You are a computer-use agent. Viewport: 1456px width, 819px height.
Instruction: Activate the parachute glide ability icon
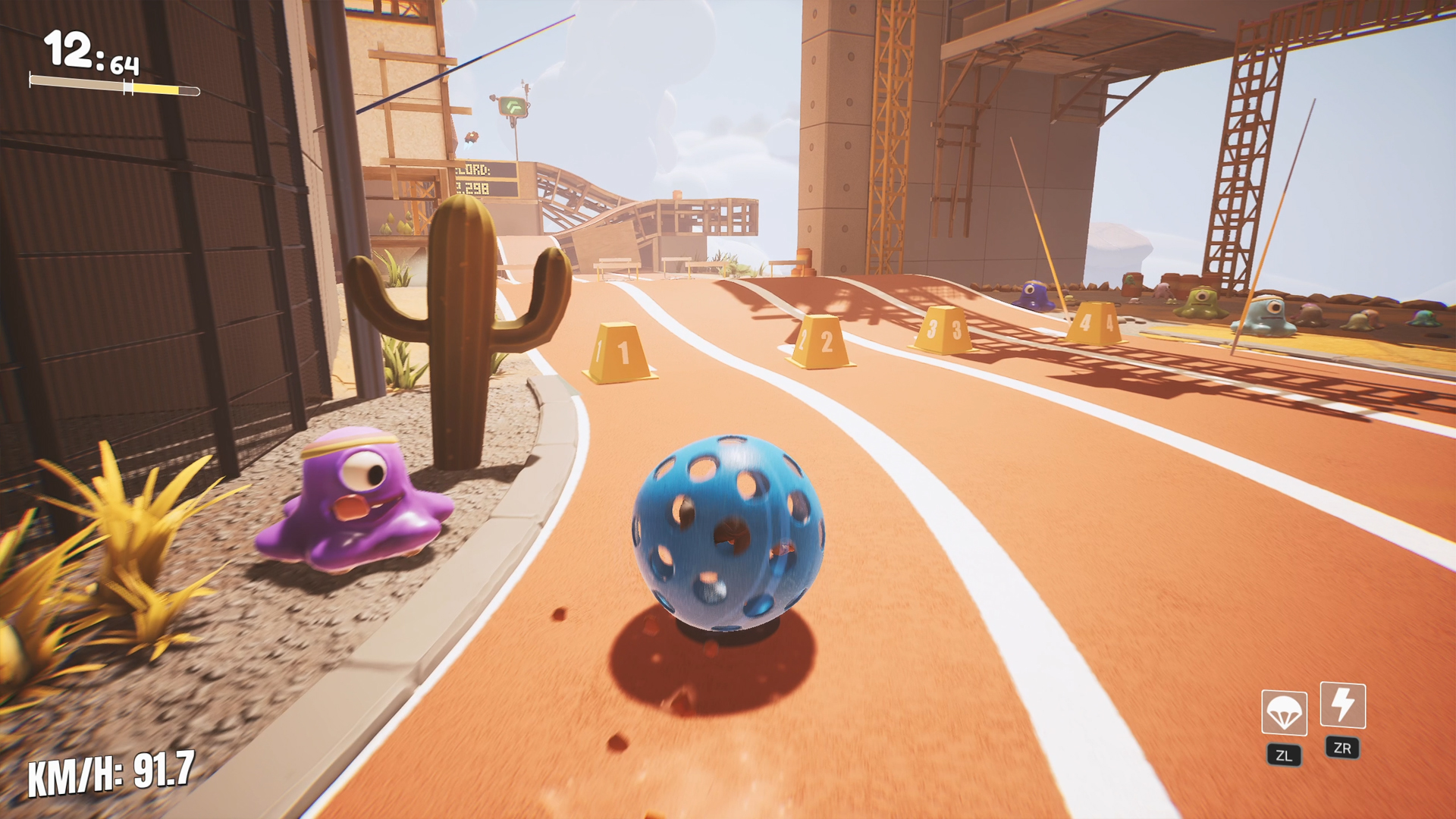pos(1284,713)
